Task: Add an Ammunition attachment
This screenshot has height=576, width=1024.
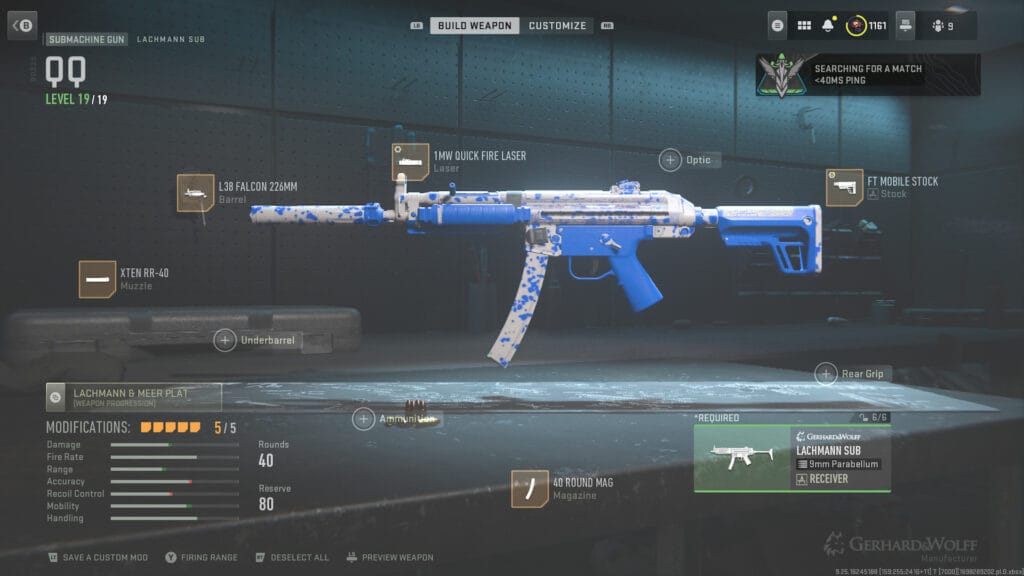Action: pos(364,419)
